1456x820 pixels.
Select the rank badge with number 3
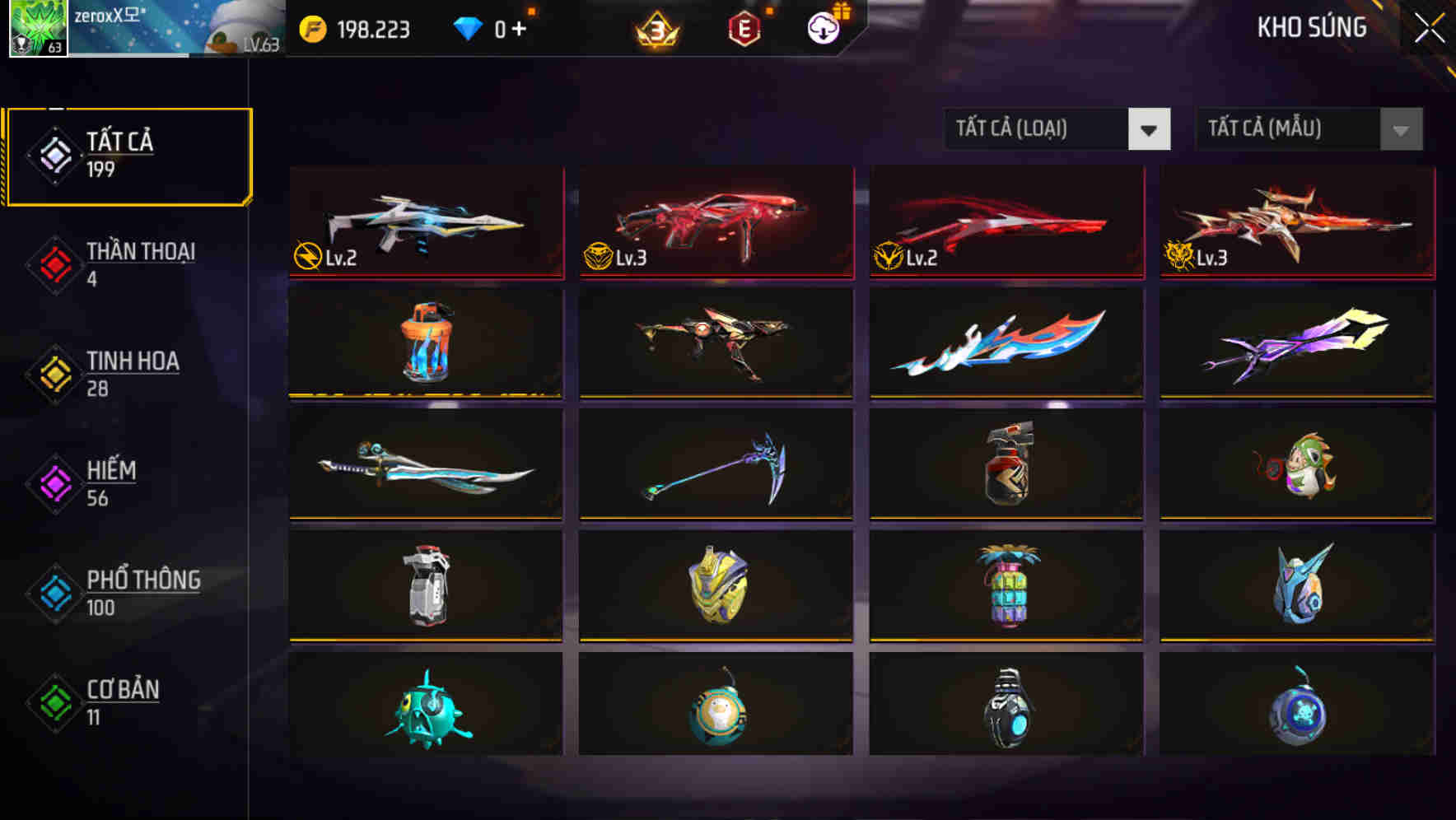(659, 29)
